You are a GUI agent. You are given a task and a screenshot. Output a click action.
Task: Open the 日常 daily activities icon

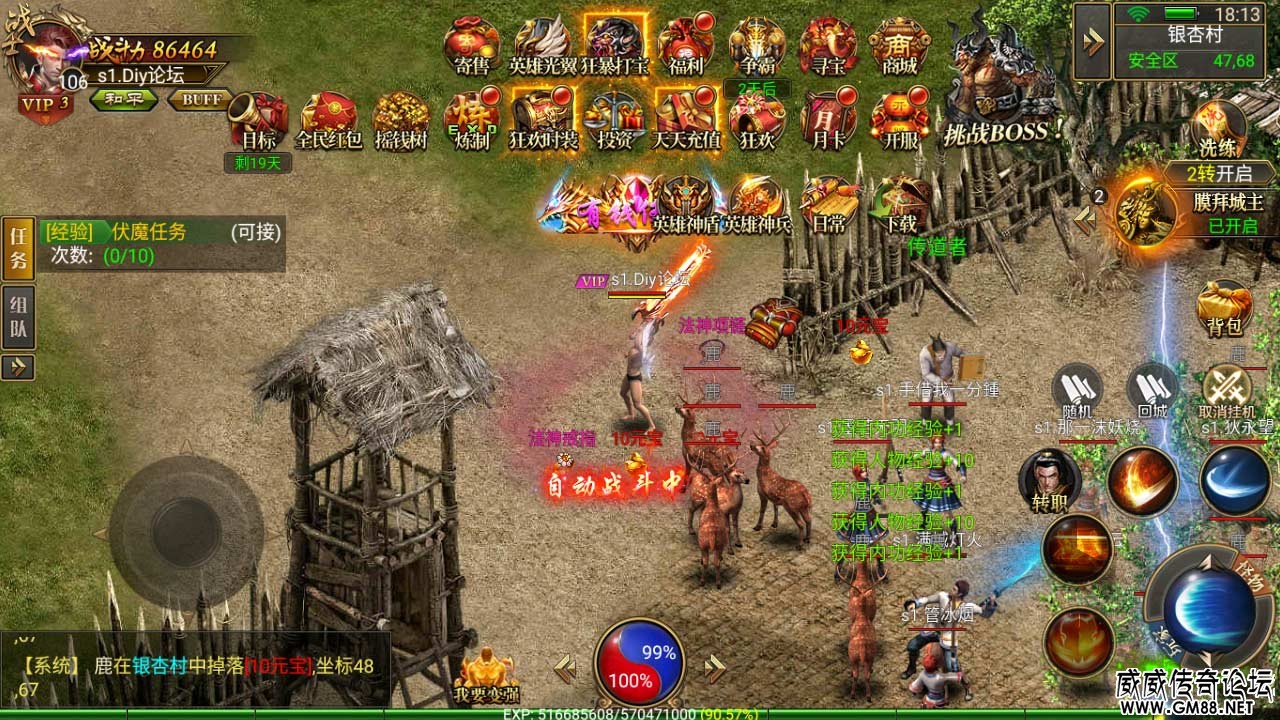click(827, 205)
